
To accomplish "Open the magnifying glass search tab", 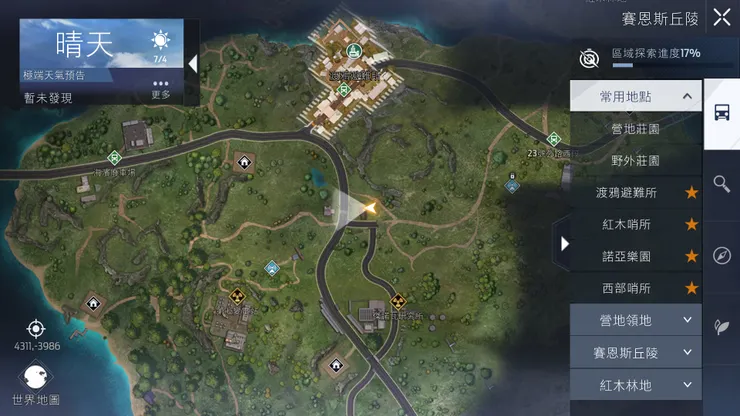I will click(721, 183).
